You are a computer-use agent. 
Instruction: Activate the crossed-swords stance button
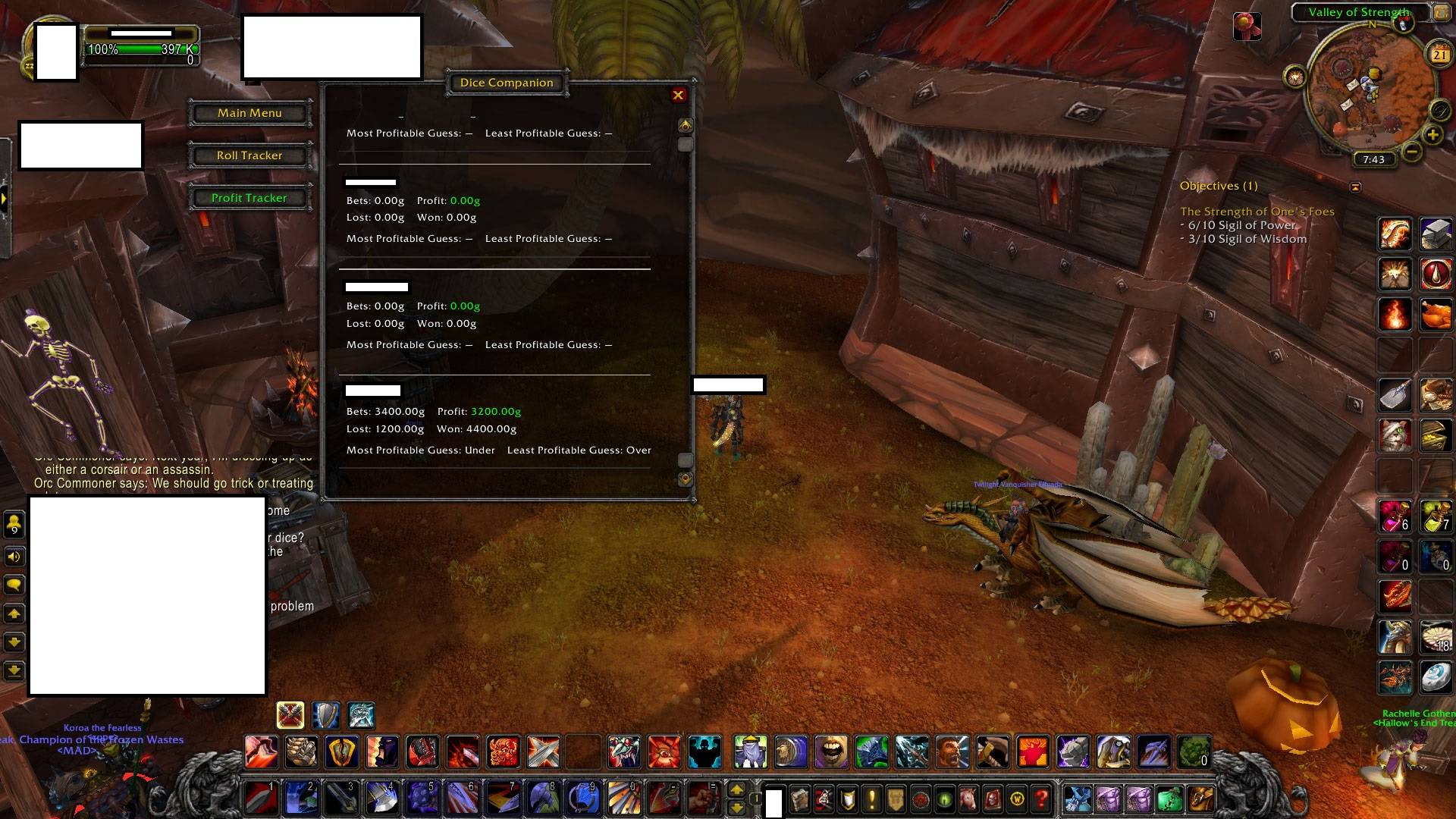click(290, 714)
